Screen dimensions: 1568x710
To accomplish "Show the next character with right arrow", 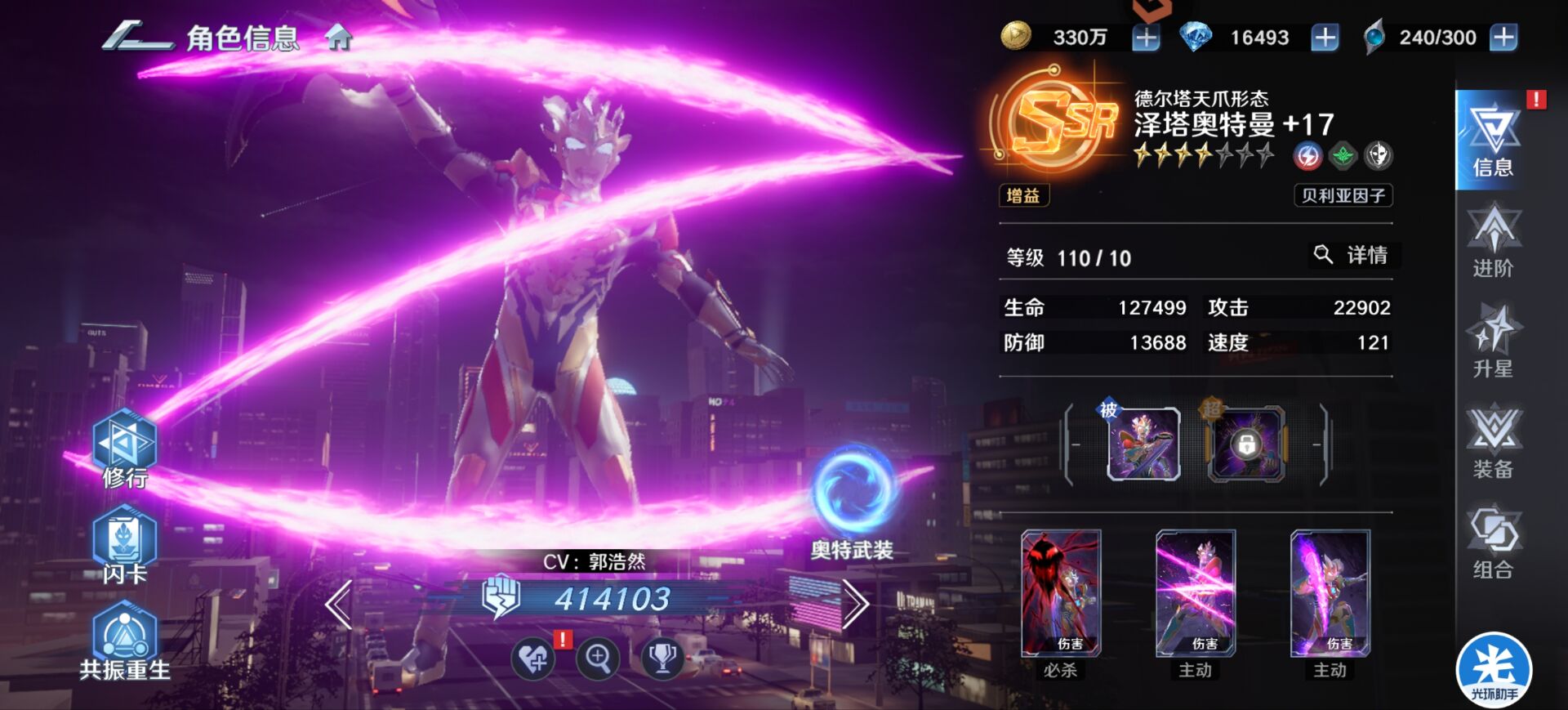I will [854, 605].
